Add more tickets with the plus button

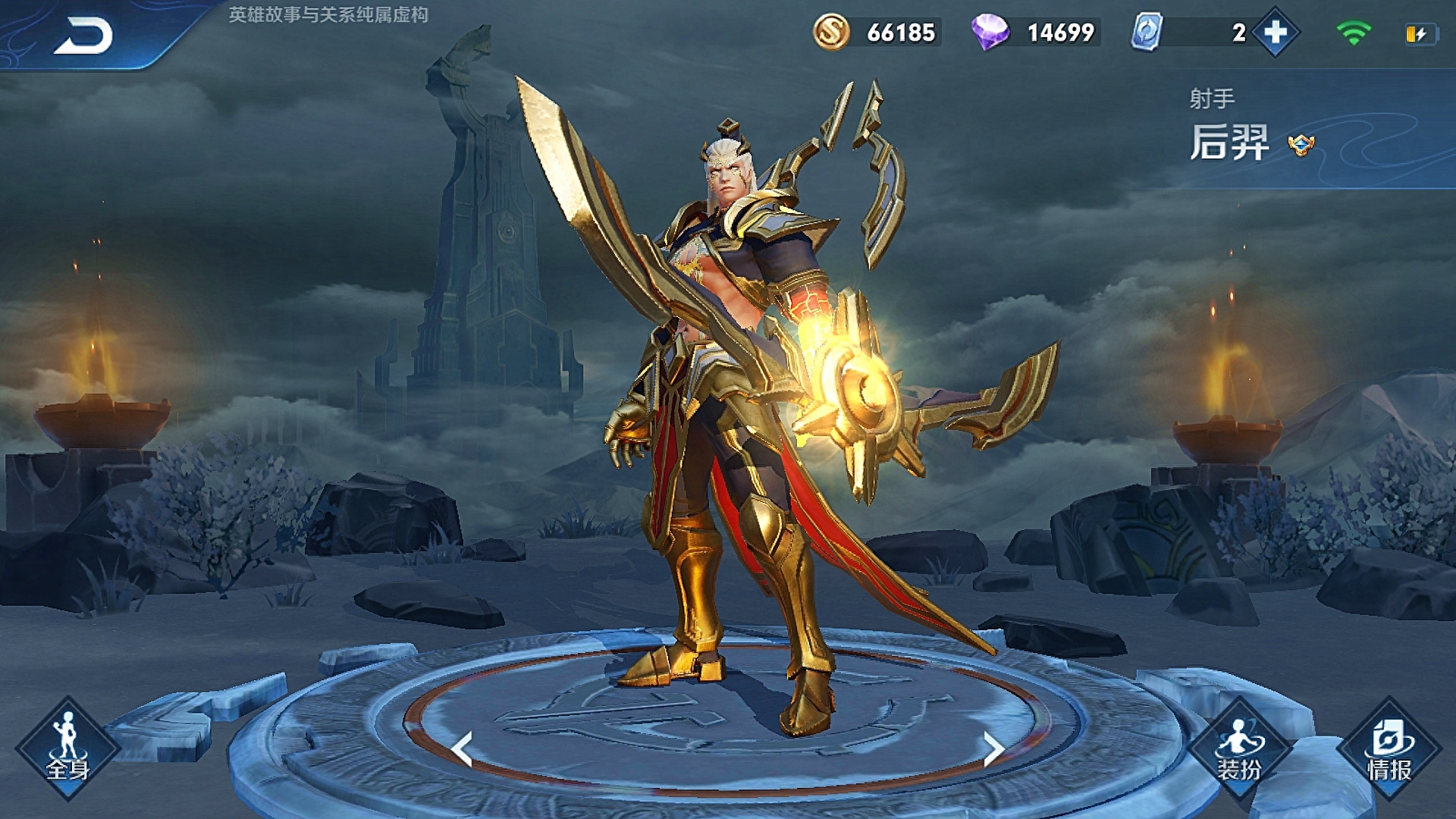coord(1276,33)
